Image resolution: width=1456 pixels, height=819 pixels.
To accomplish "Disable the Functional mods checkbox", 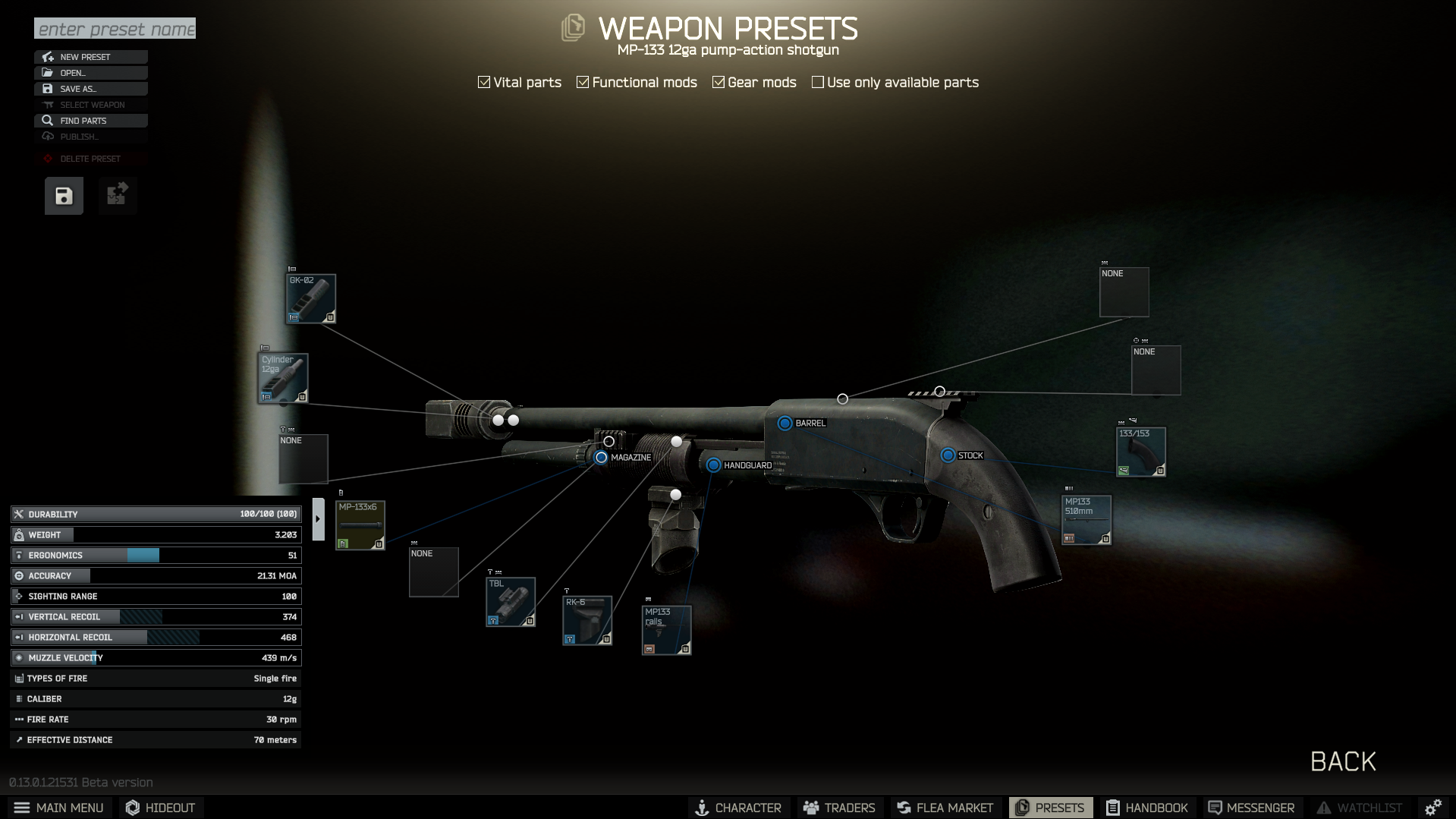I will (x=583, y=81).
